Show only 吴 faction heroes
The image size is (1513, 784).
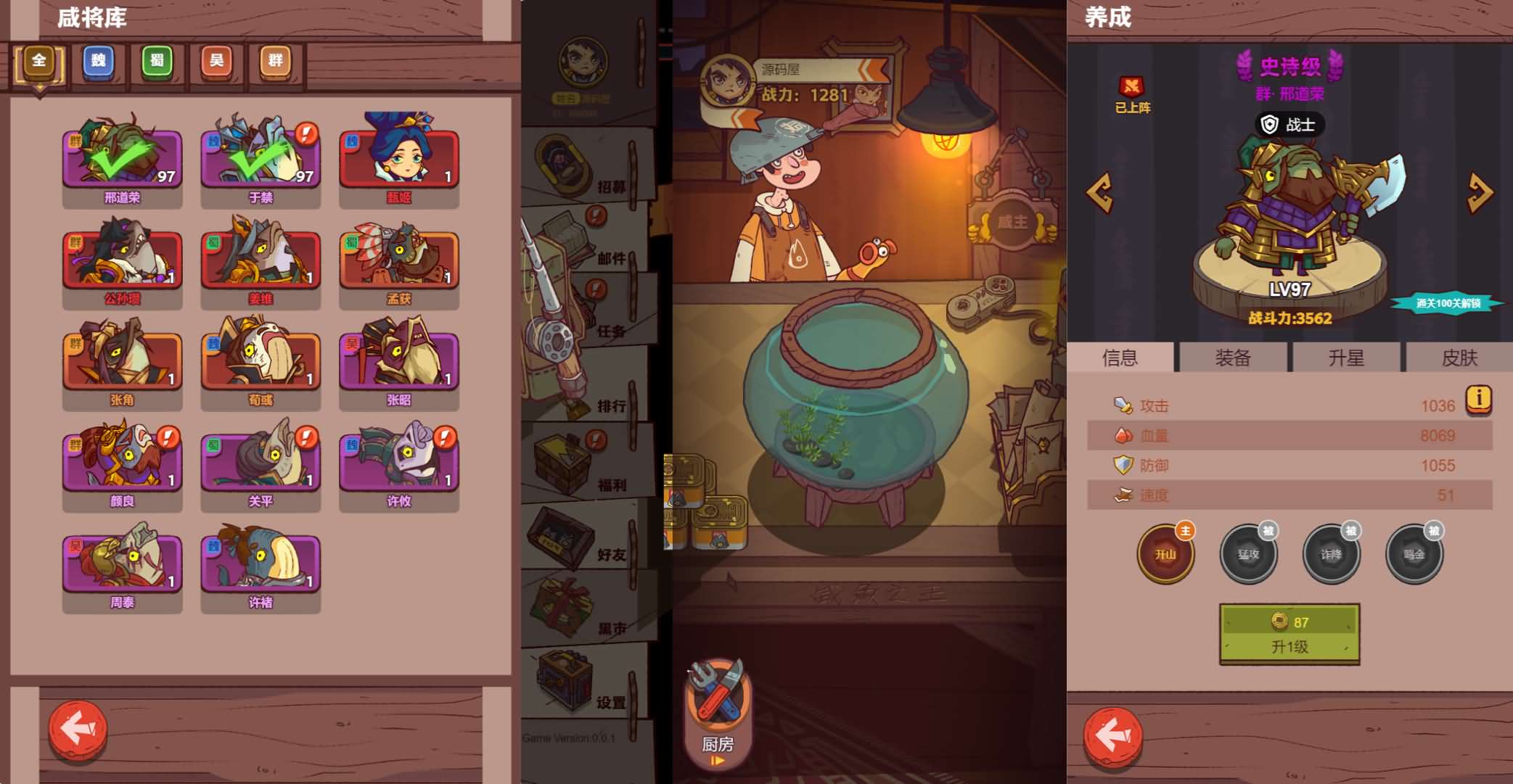click(x=216, y=62)
